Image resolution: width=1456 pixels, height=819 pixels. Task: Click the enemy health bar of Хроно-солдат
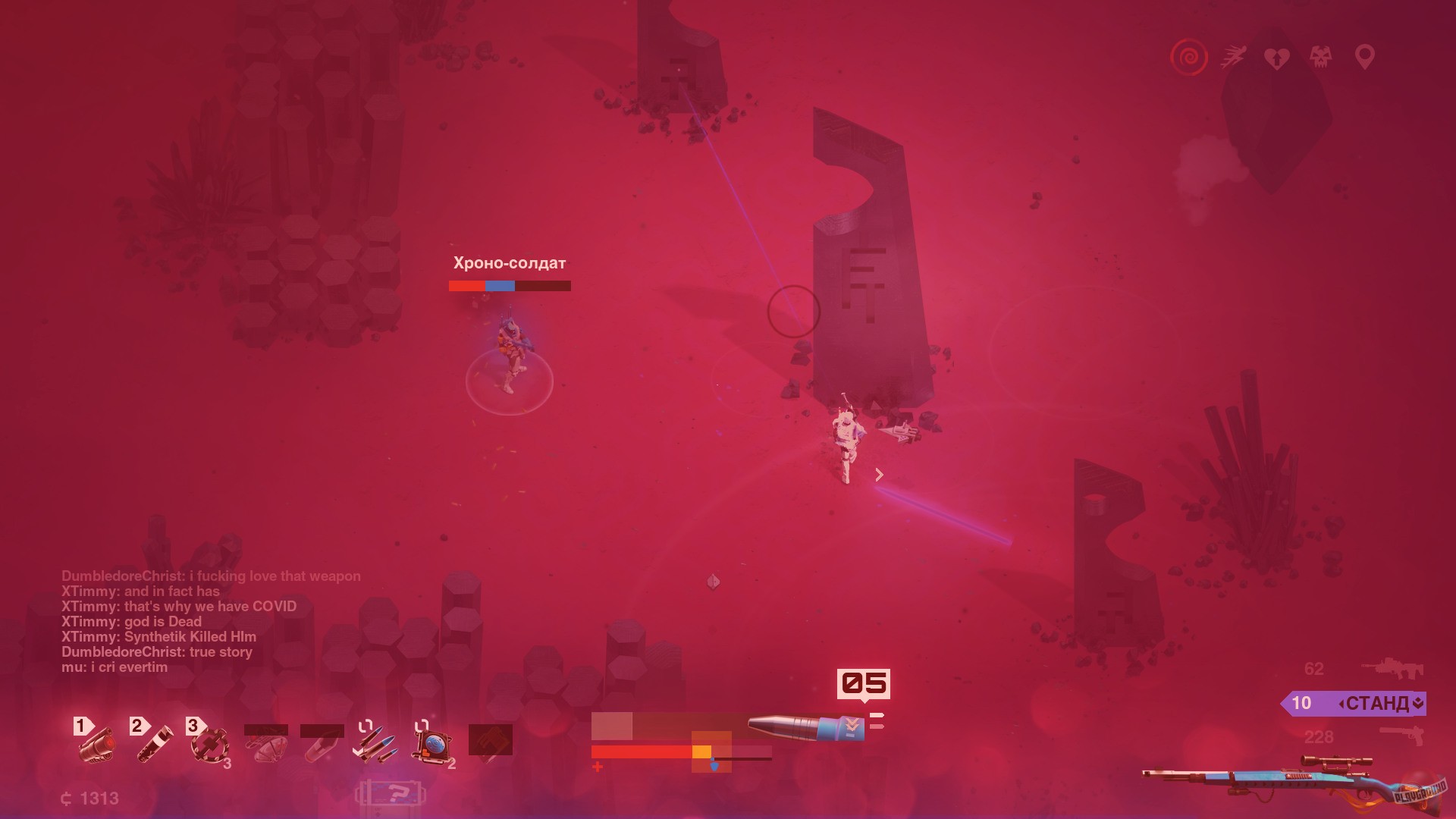point(509,287)
